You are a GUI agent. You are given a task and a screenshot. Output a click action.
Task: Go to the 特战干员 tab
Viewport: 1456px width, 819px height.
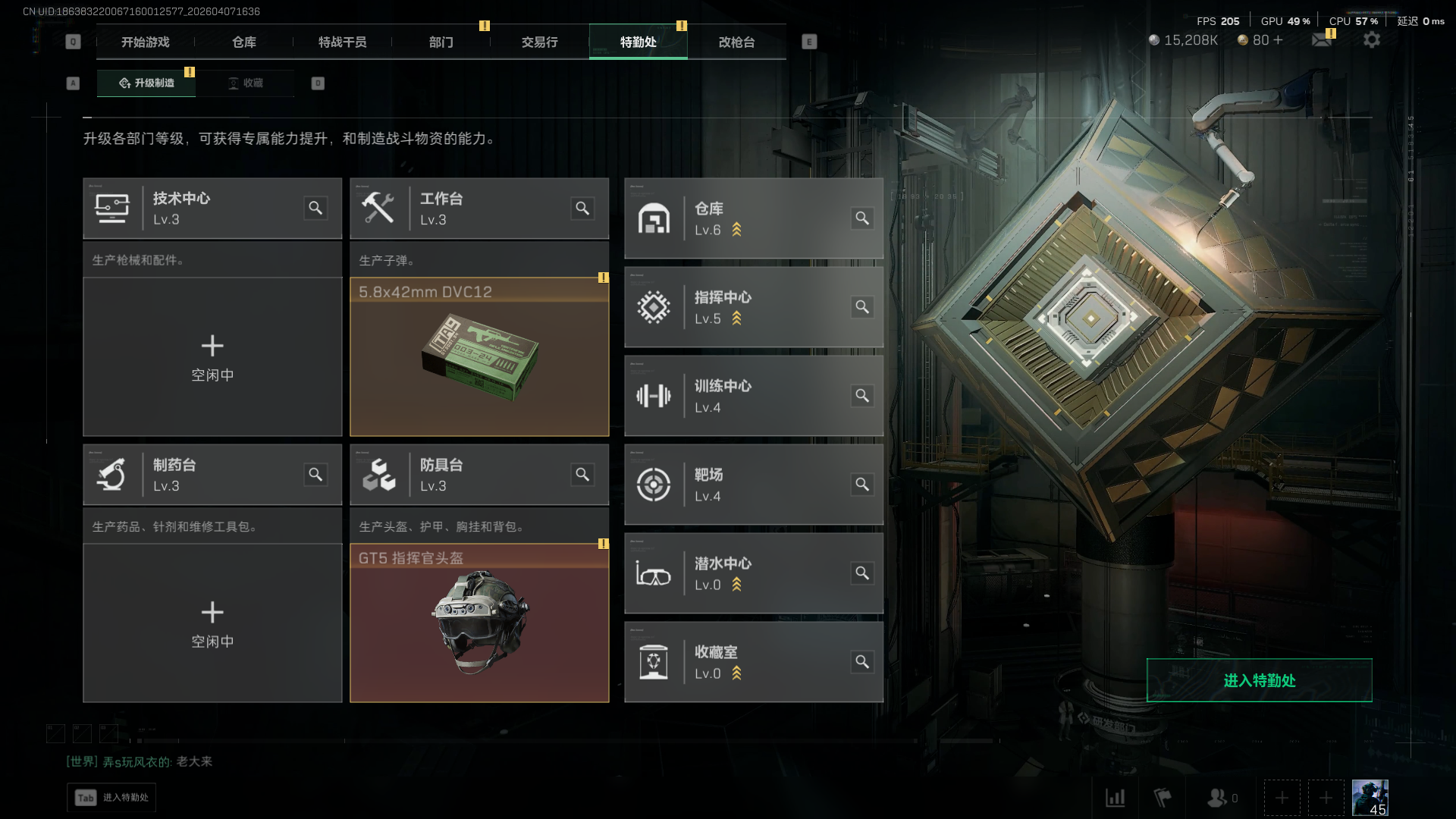(343, 42)
